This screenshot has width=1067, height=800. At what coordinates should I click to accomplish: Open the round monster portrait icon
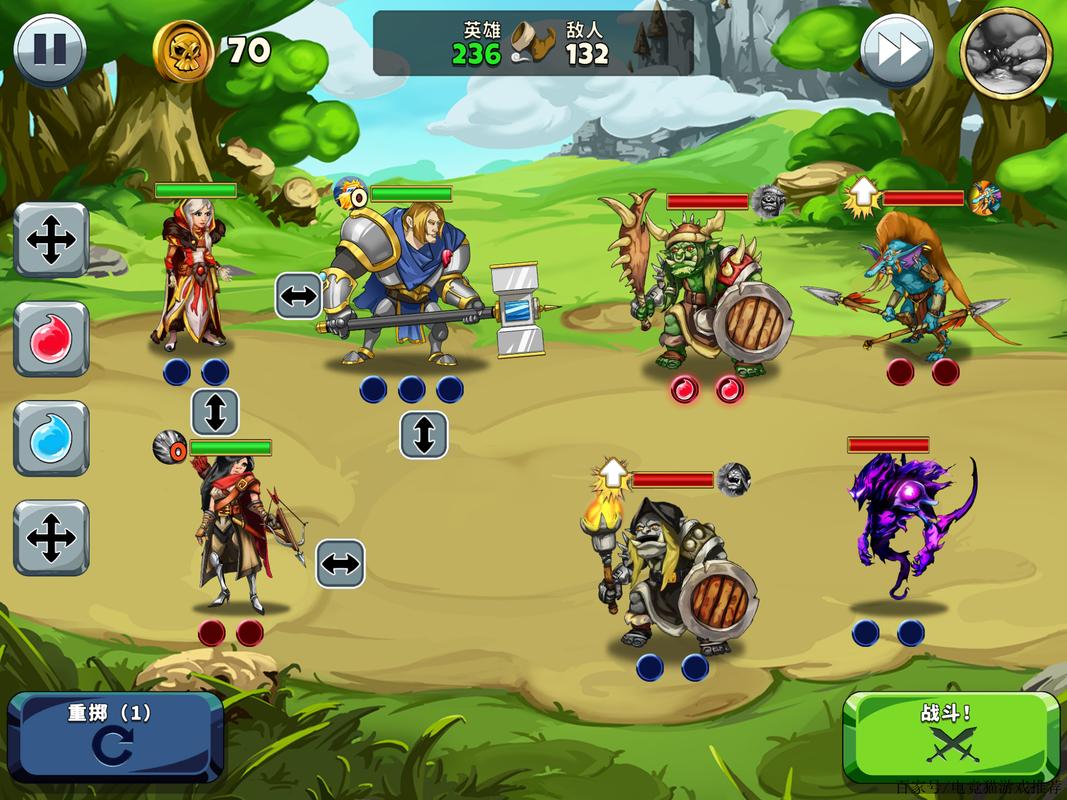tap(1005, 52)
